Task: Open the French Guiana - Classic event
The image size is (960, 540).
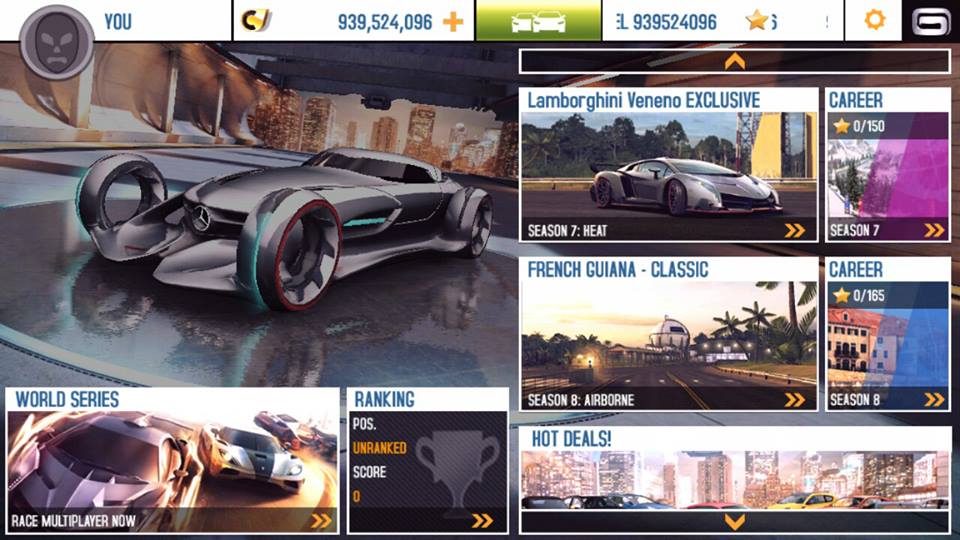Action: (x=668, y=335)
